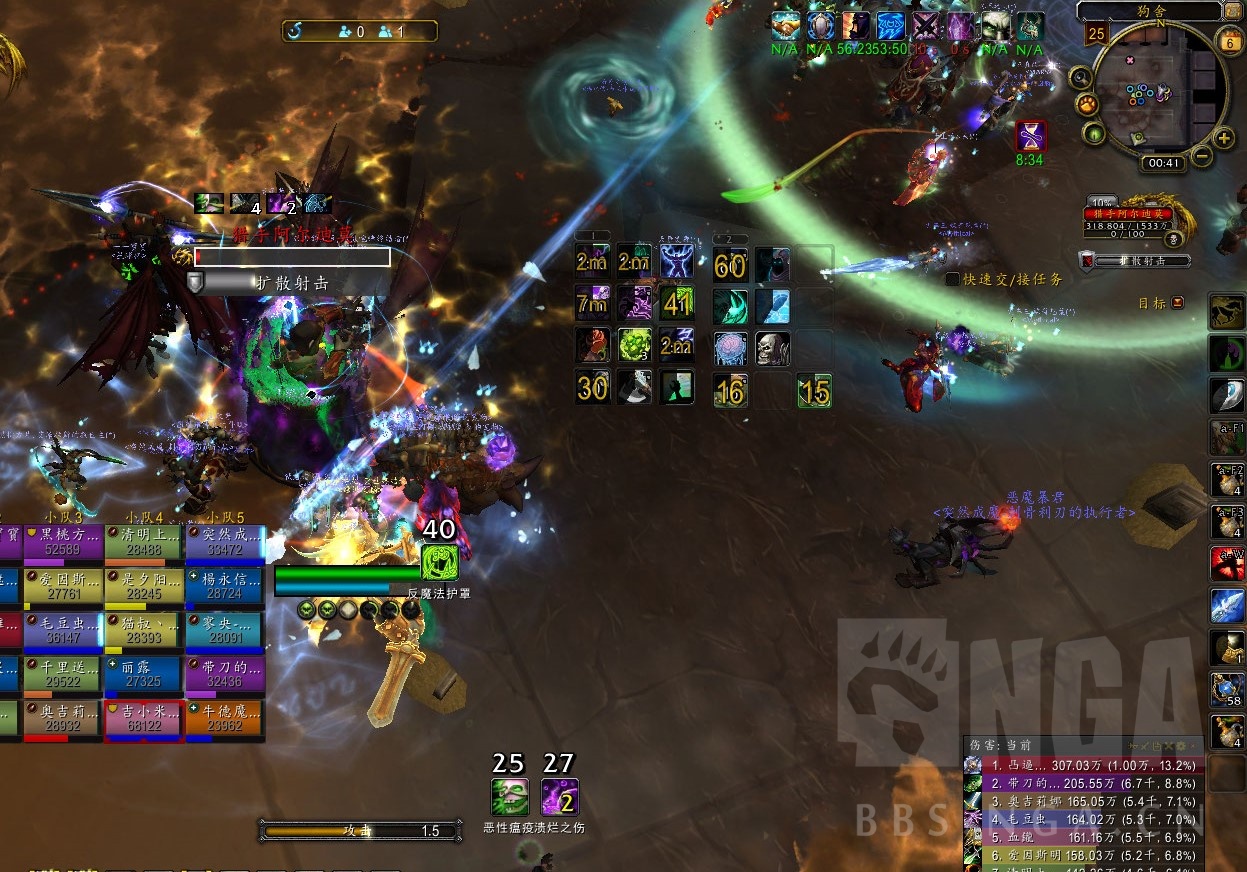
Task: Toggle the 快速交/接任务 checkbox
Action: click(x=953, y=279)
